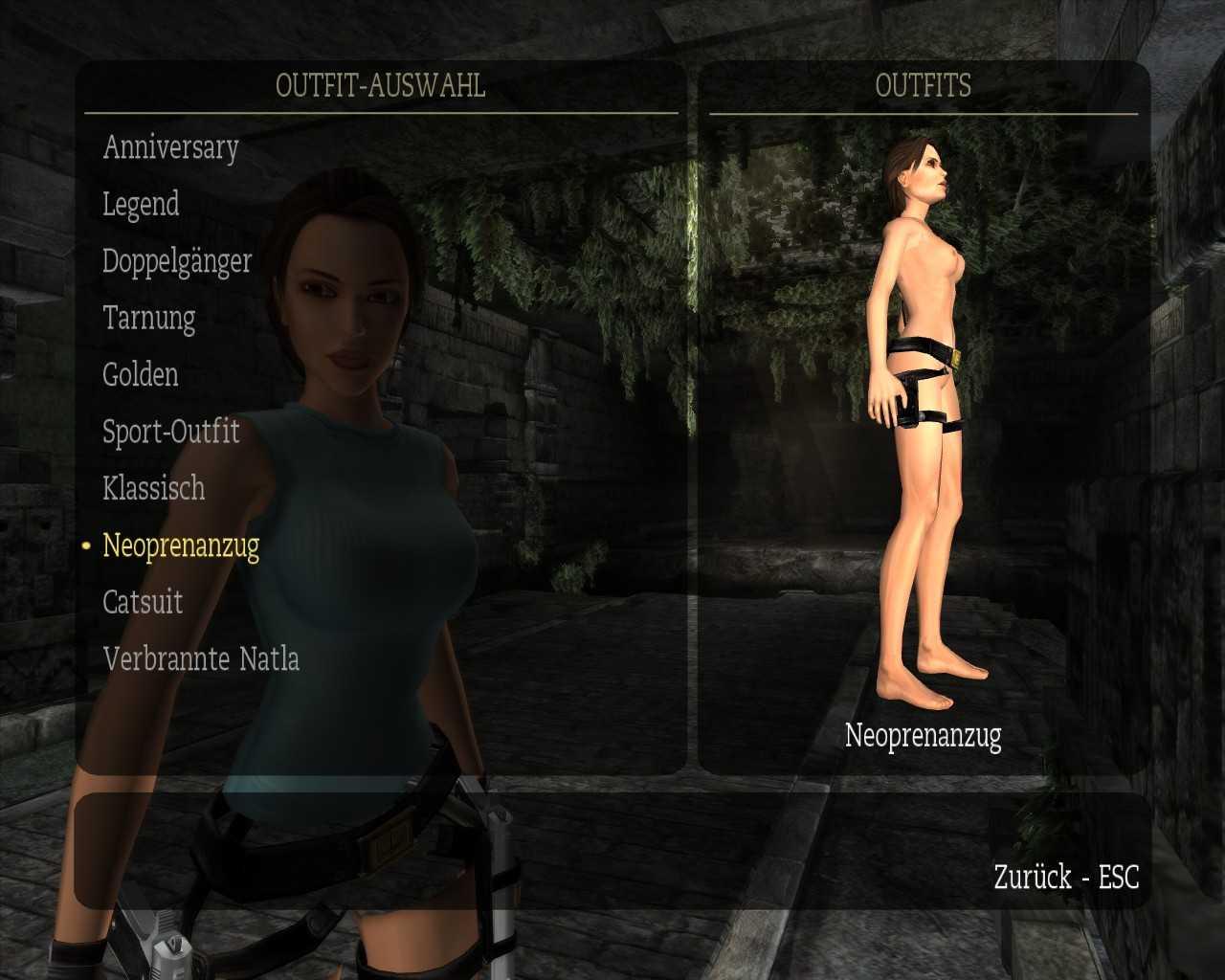Pick the Catsuit outfit
The width and height of the screenshot is (1225, 980).
[x=143, y=602]
